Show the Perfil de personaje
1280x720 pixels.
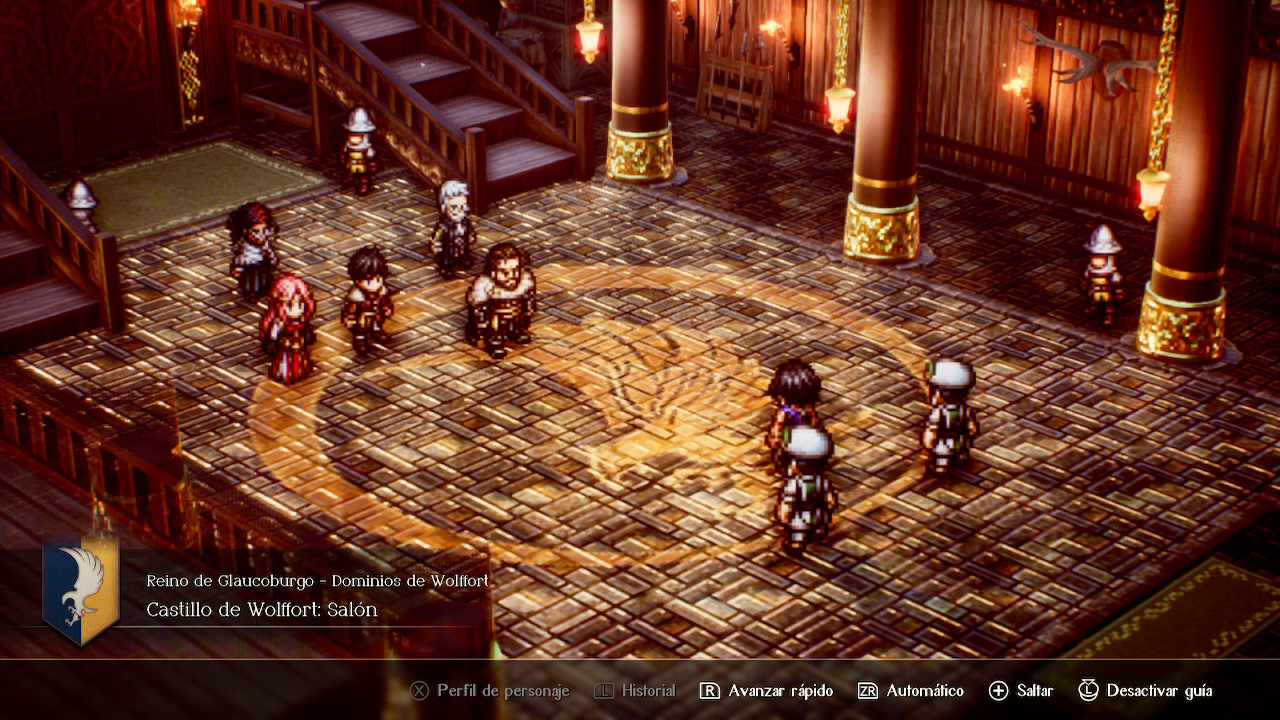tap(490, 691)
